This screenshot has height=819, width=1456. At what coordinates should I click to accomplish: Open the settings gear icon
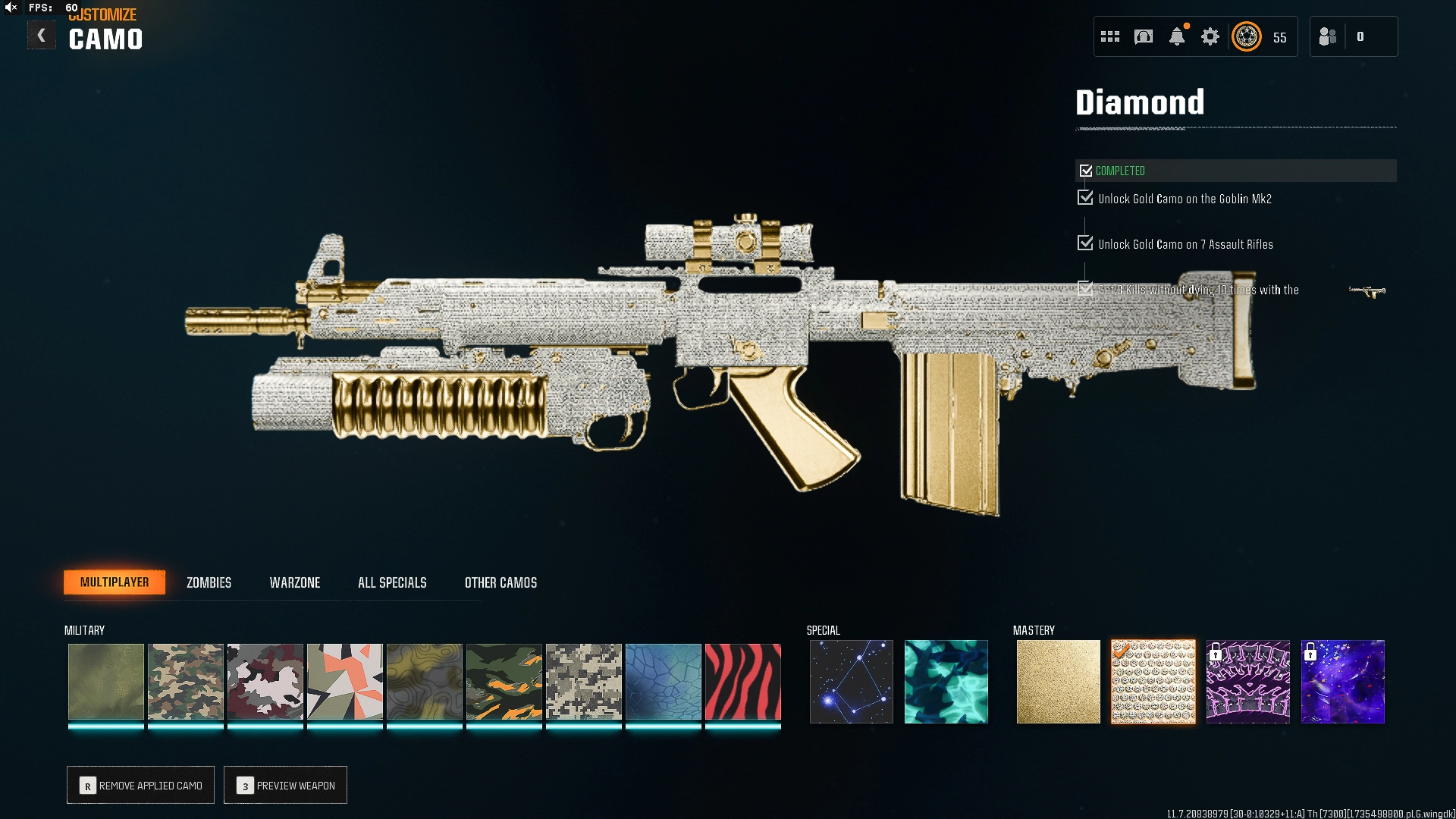[1210, 36]
